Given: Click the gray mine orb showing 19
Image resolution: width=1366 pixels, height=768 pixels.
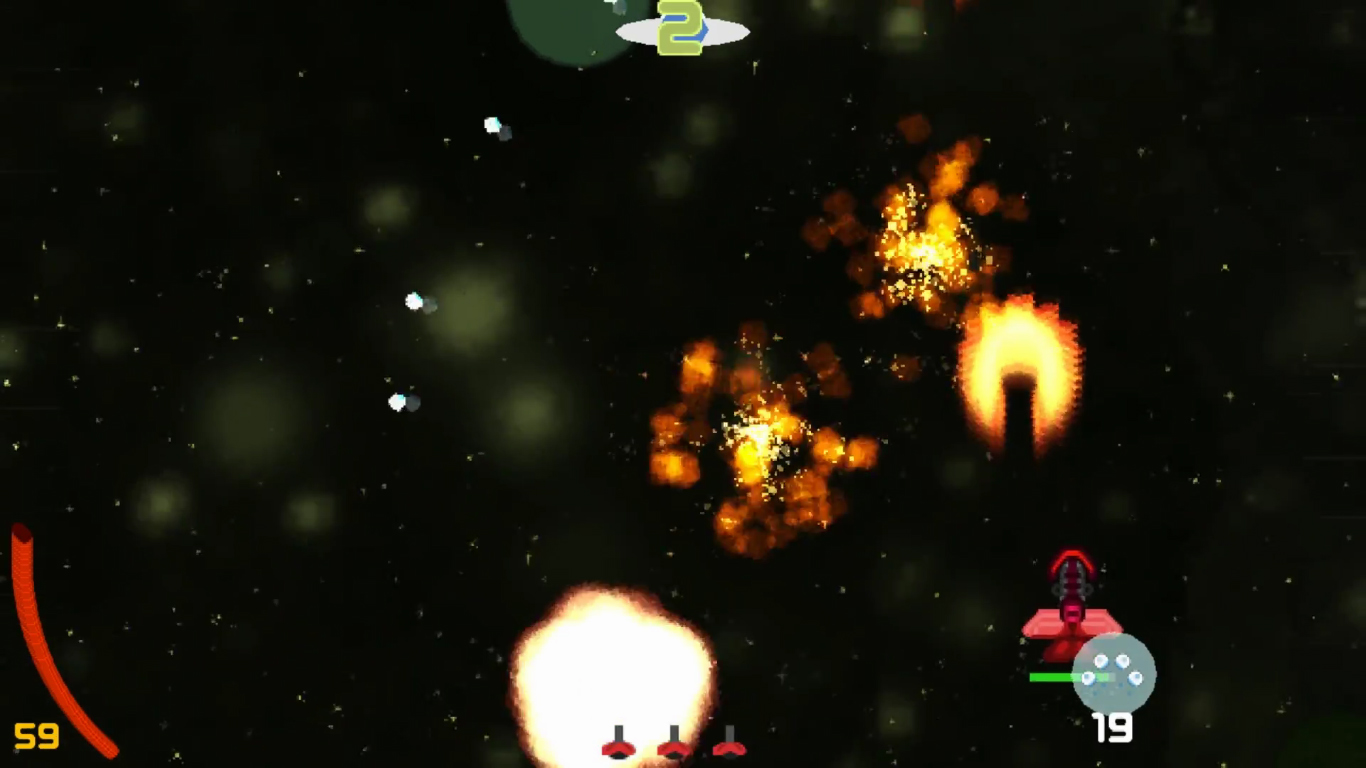Looking at the screenshot, I should 1113,675.
